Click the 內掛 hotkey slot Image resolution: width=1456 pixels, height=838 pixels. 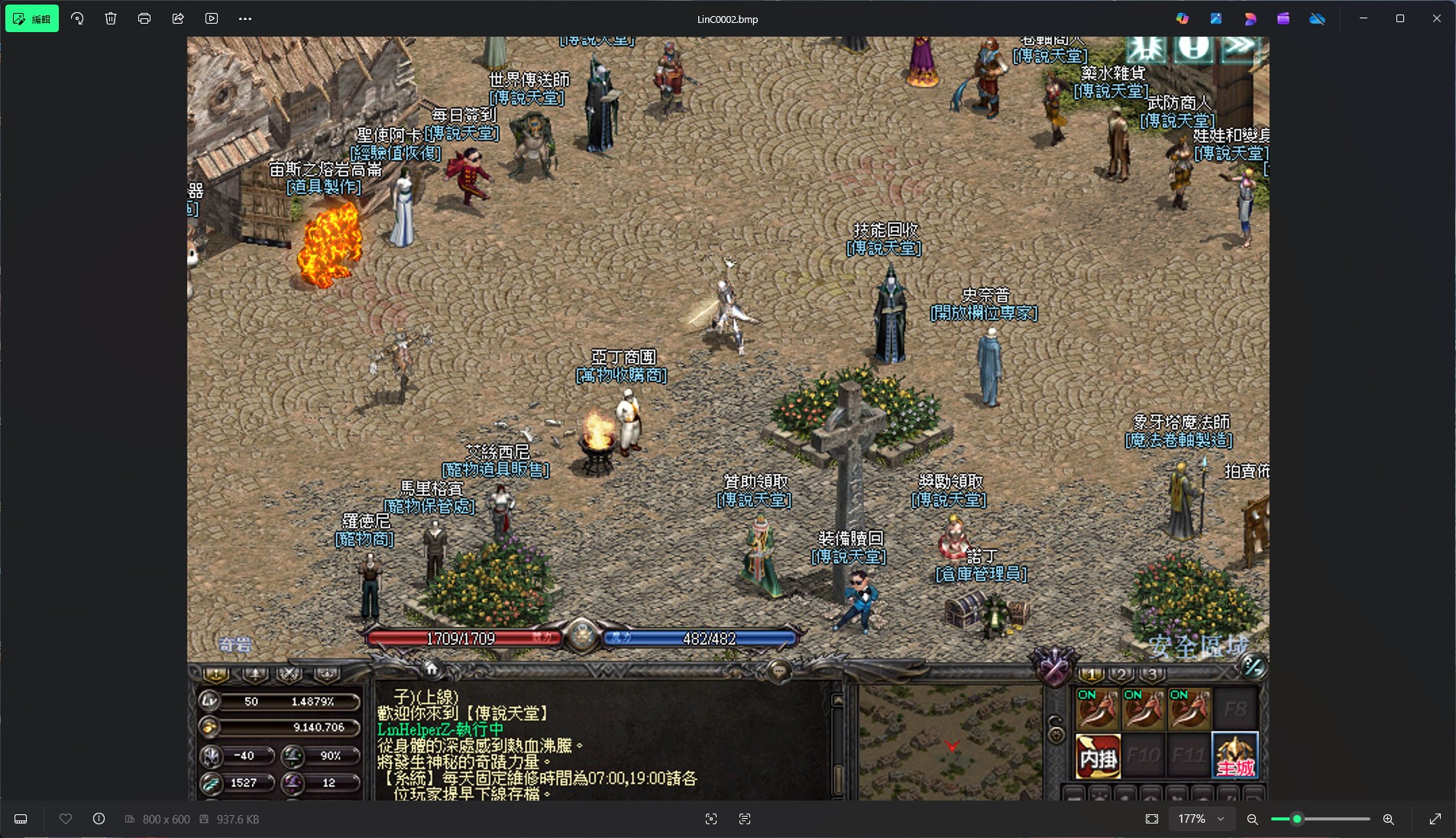tap(1098, 755)
